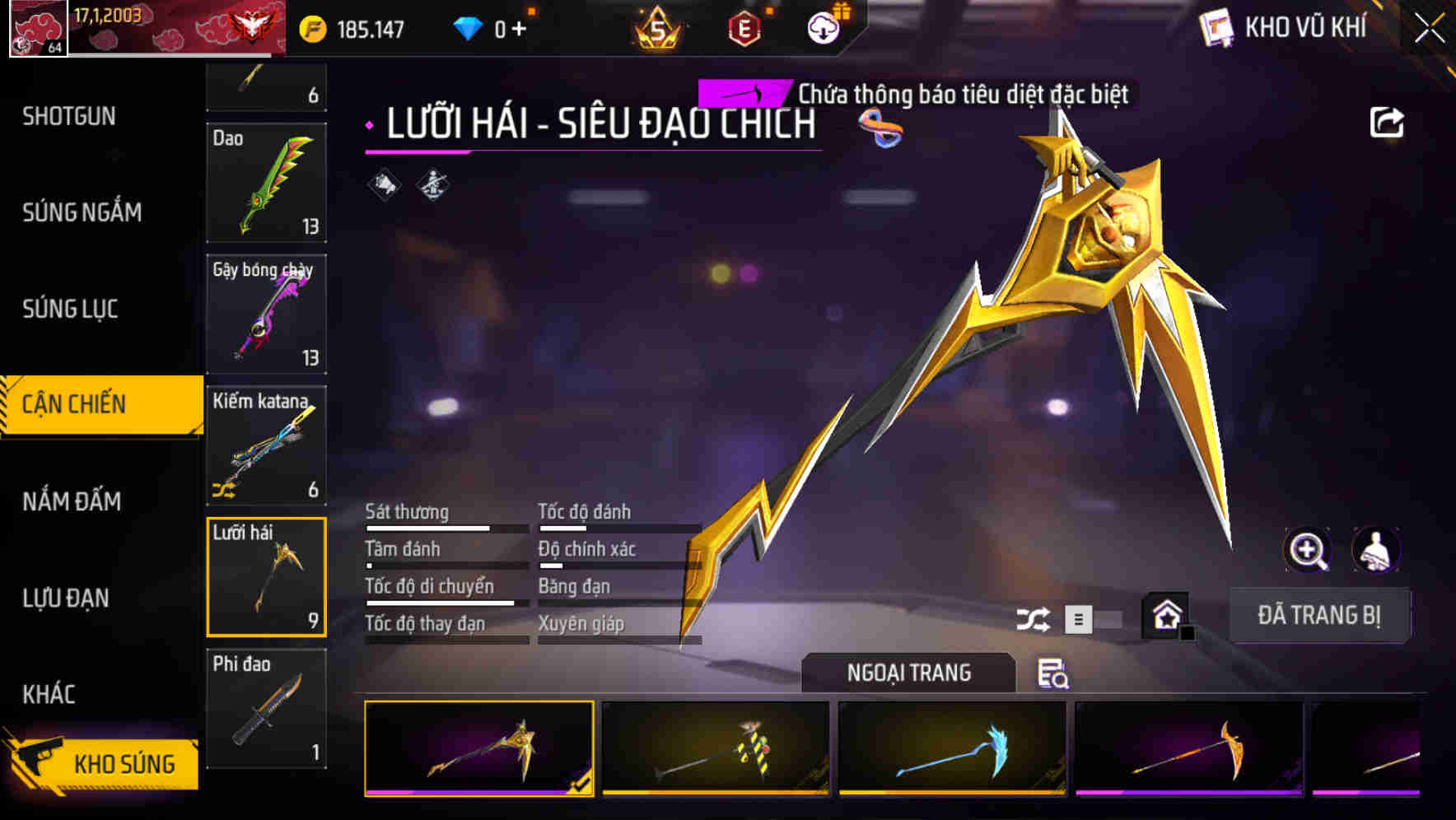Open the zoom preview magnifier icon

click(x=1308, y=550)
